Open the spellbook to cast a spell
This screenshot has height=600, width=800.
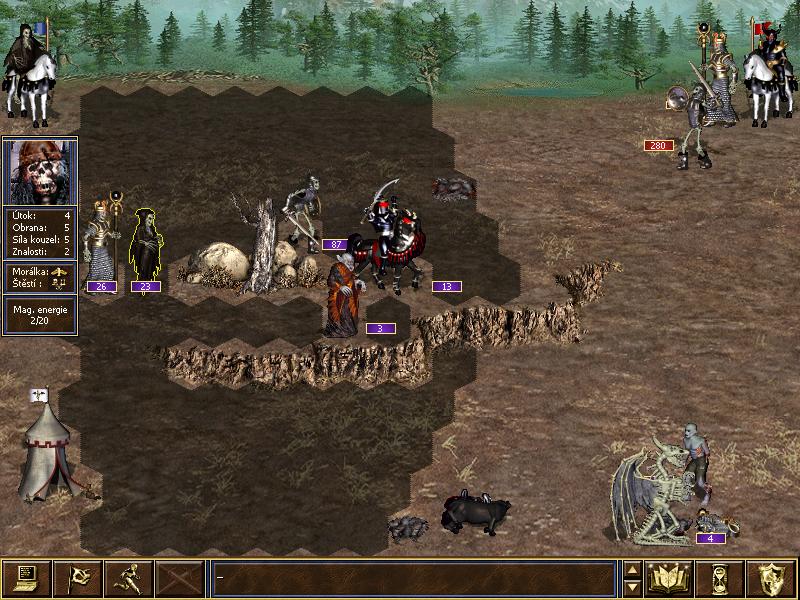tap(670, 578)
